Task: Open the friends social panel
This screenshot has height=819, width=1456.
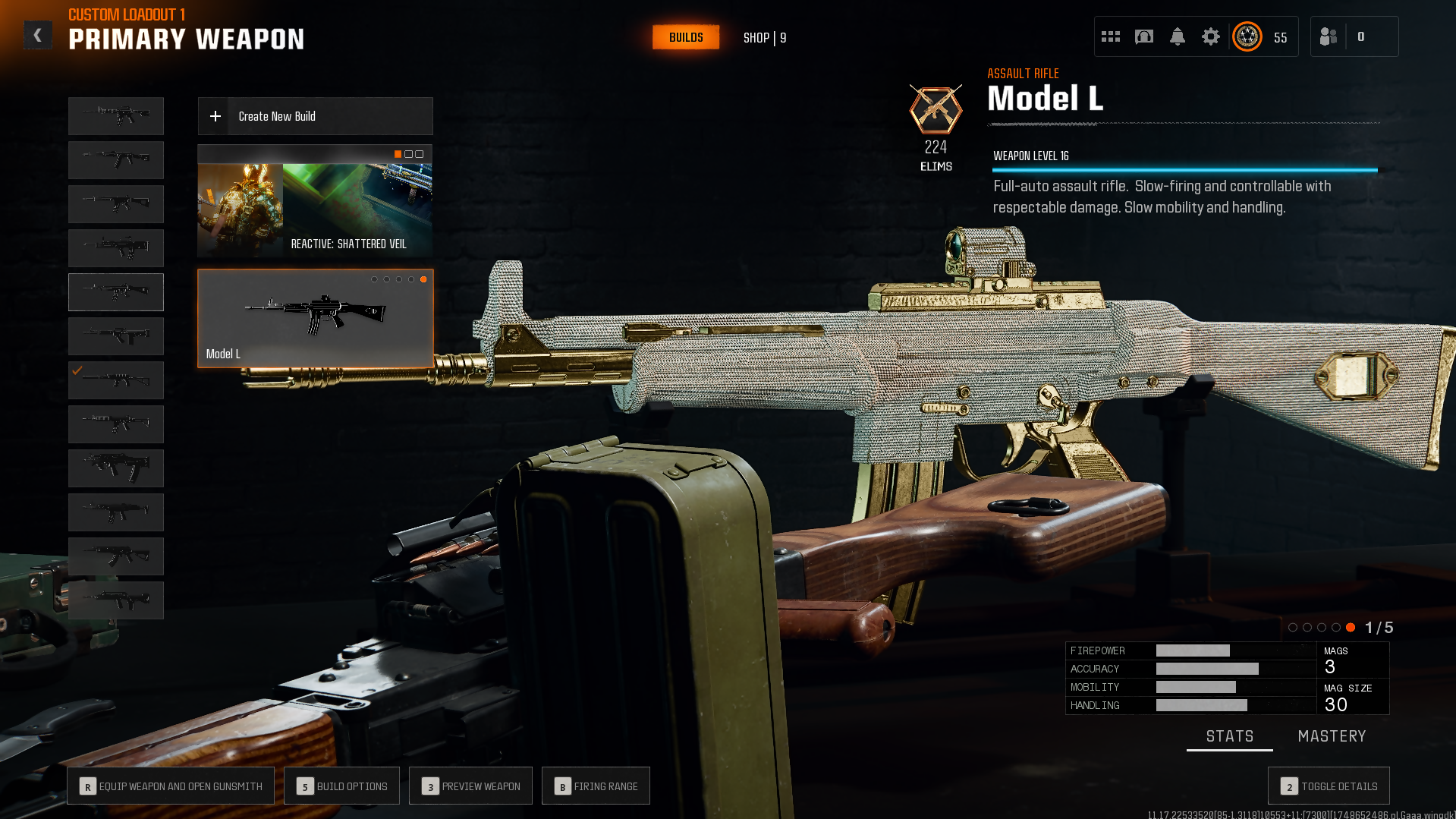Action: (1329, 36)
